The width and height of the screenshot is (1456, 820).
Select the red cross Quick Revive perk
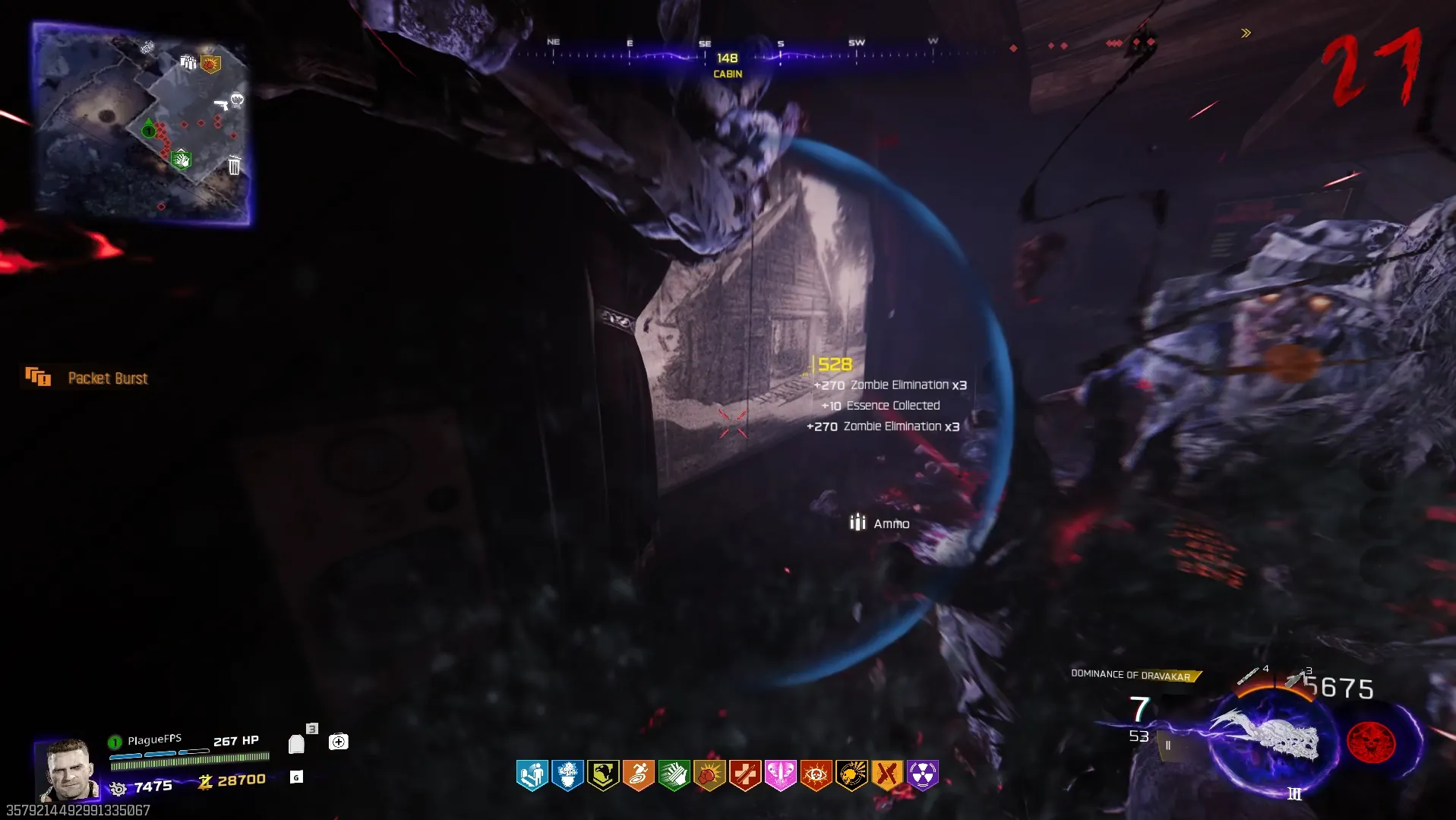pos(744,775)
